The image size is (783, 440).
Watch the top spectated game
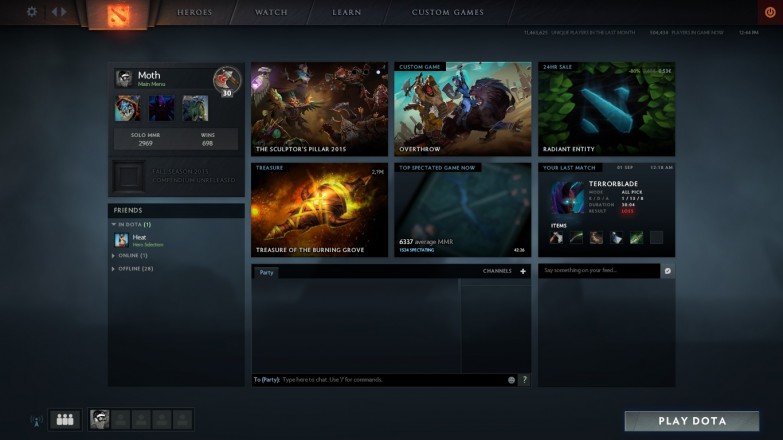click(462, 210)
